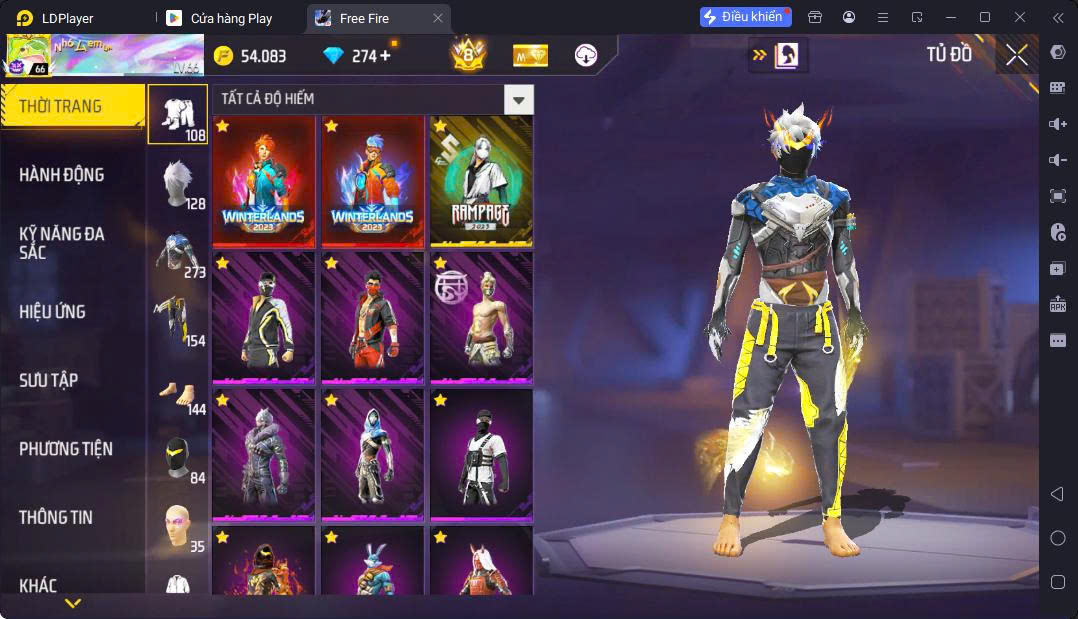The width and height of the screenshot is (1078, 619).
Task: Click the LDPlayer Điều khiển button
Action: pyautogui.click(x=745, y=17)
